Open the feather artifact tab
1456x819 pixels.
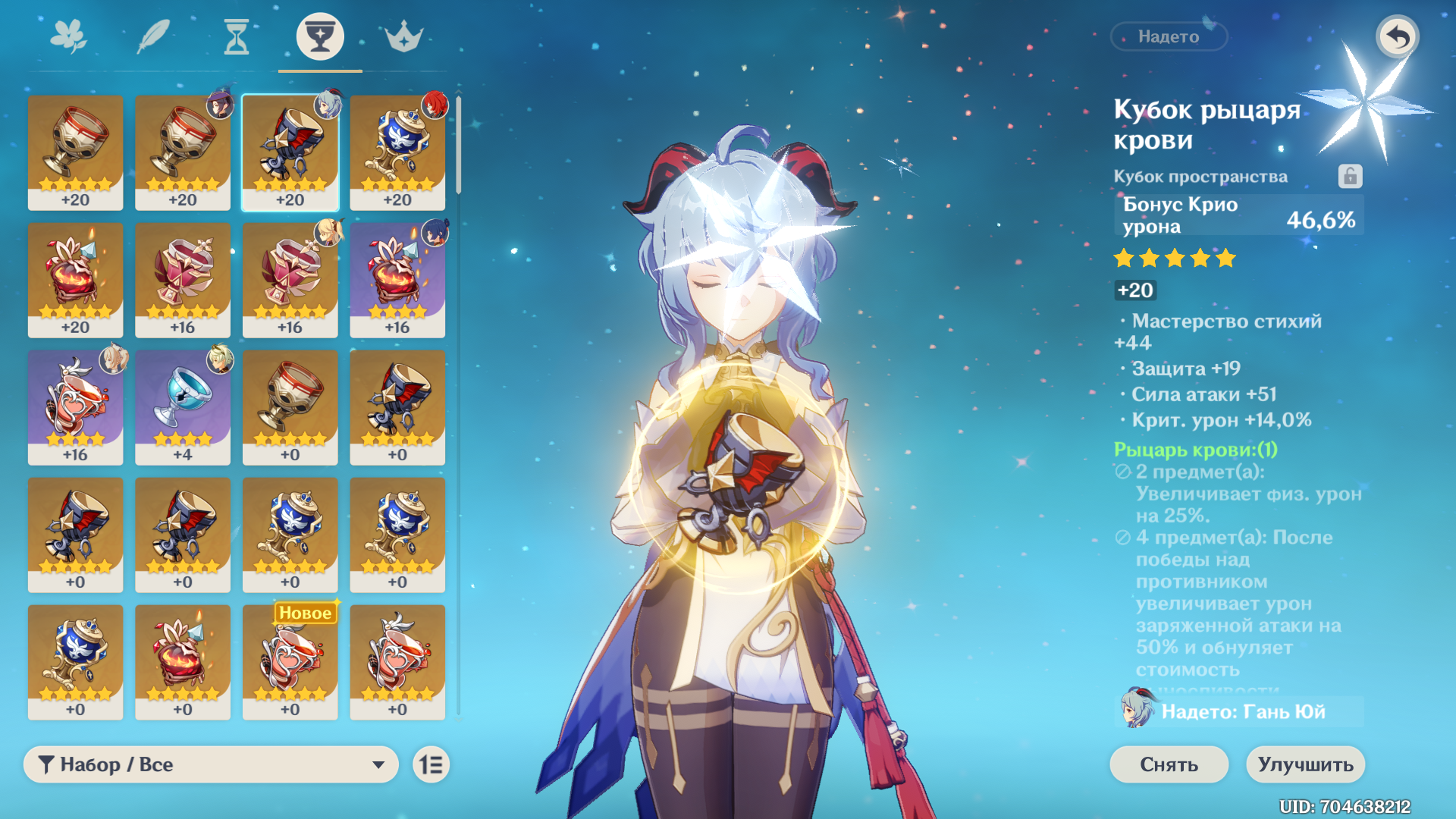coord(152,36)
